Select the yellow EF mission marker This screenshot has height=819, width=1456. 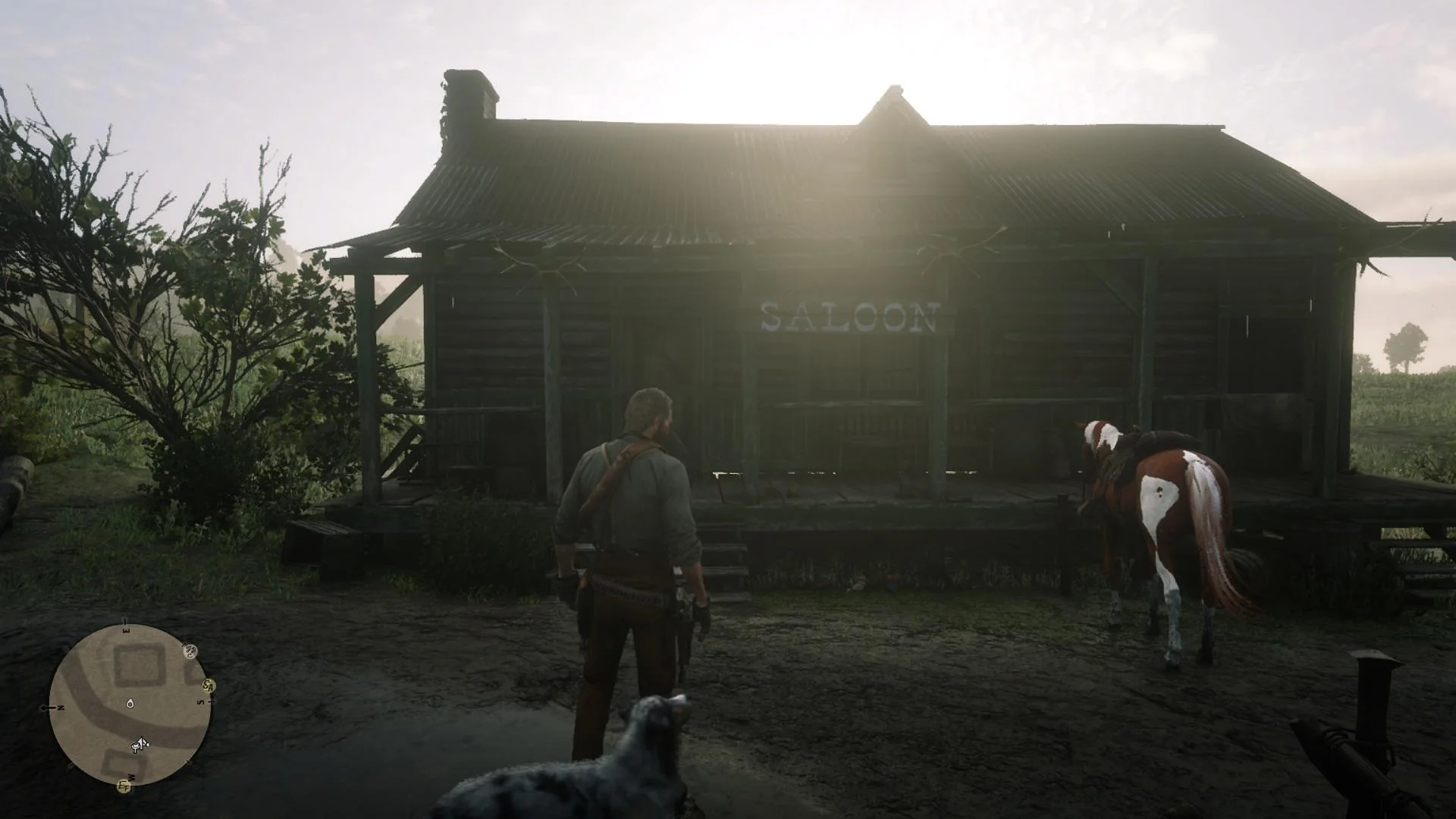(x=124, y=786)
